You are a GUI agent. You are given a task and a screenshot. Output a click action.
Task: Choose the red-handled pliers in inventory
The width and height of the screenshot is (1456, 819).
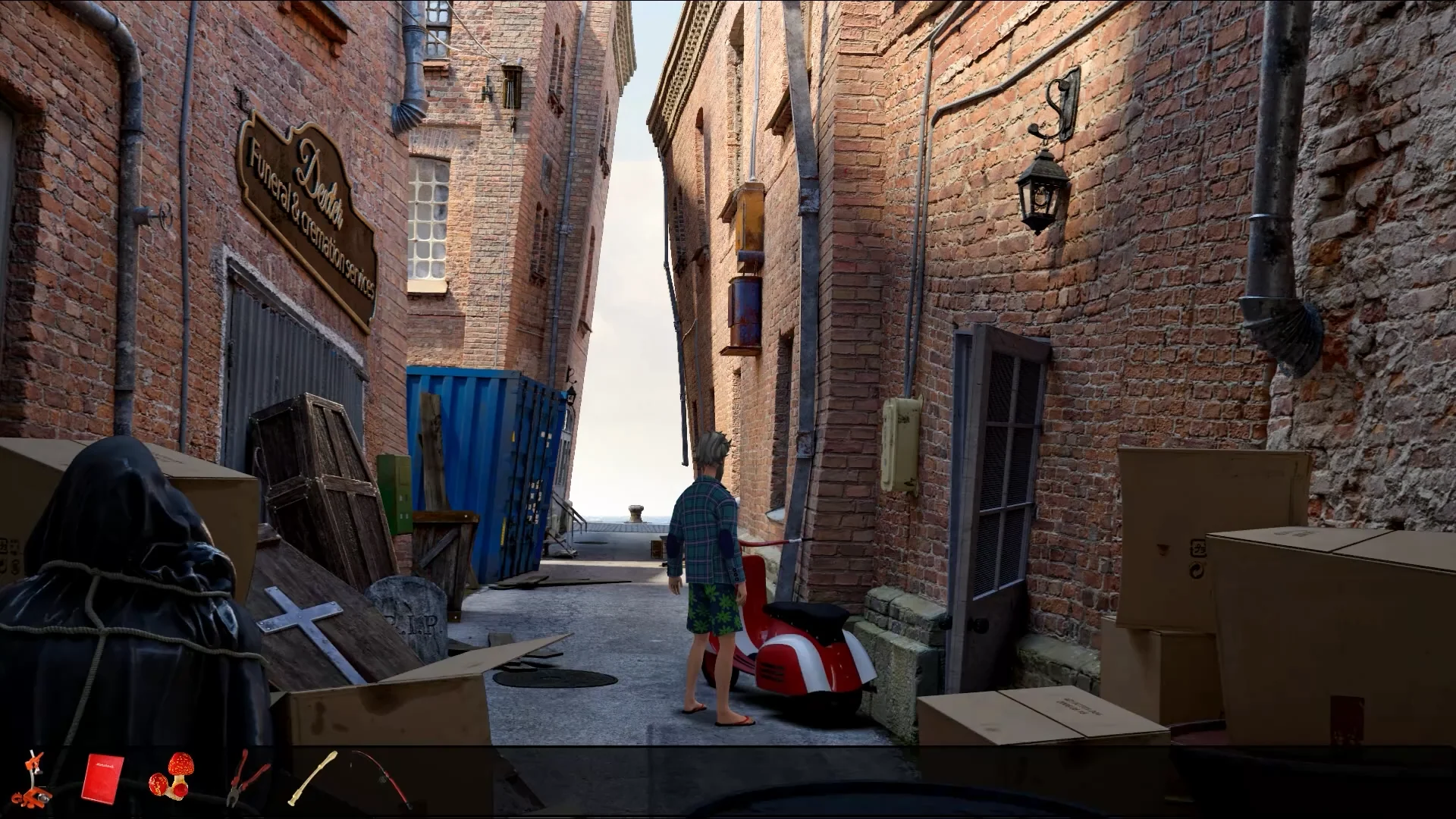coord(246,777)
